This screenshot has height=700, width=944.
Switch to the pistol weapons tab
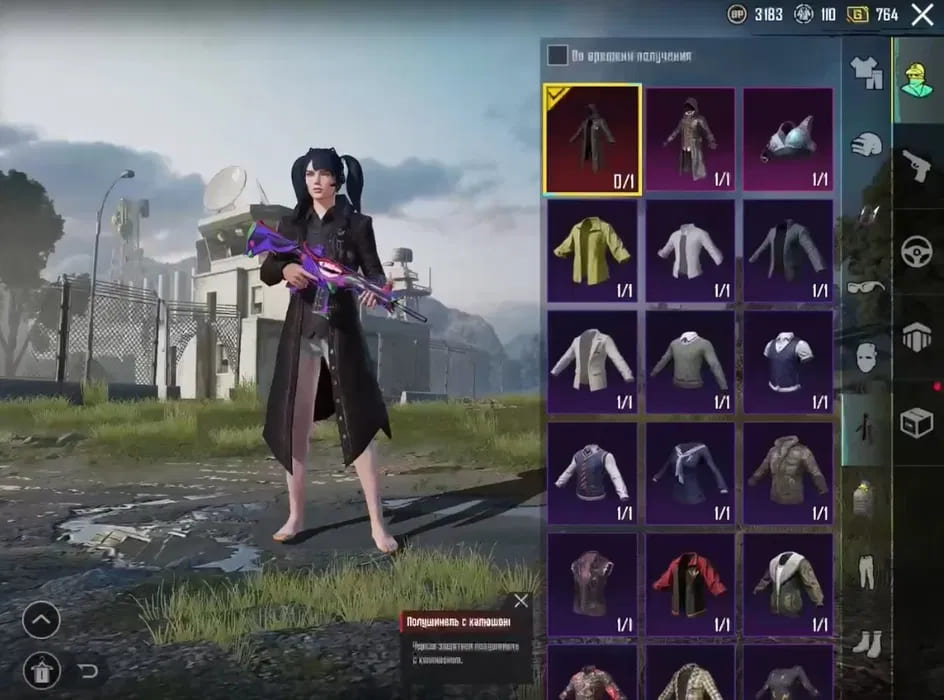[916, 166]
